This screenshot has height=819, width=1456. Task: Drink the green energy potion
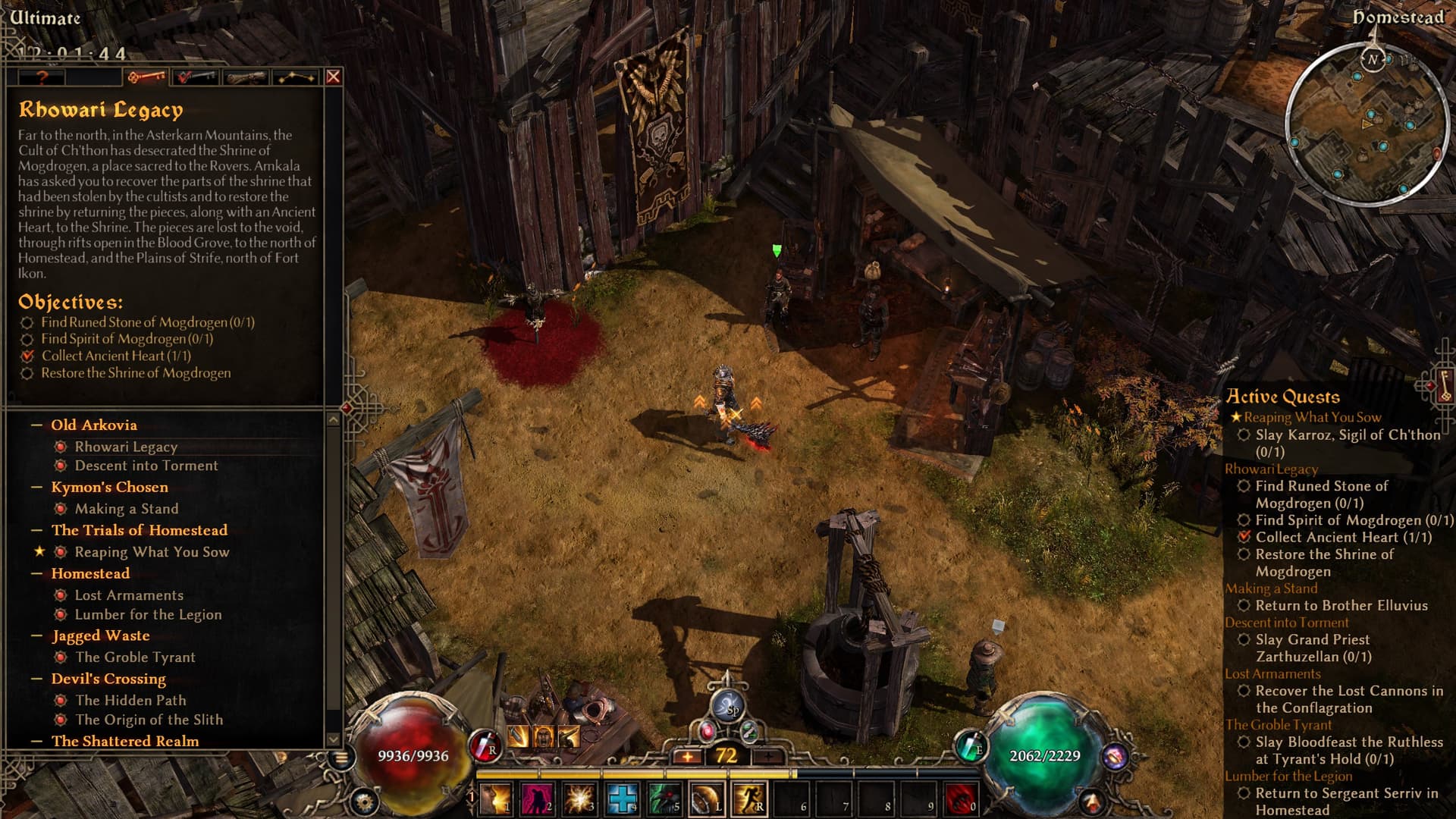tap(970, 746)
